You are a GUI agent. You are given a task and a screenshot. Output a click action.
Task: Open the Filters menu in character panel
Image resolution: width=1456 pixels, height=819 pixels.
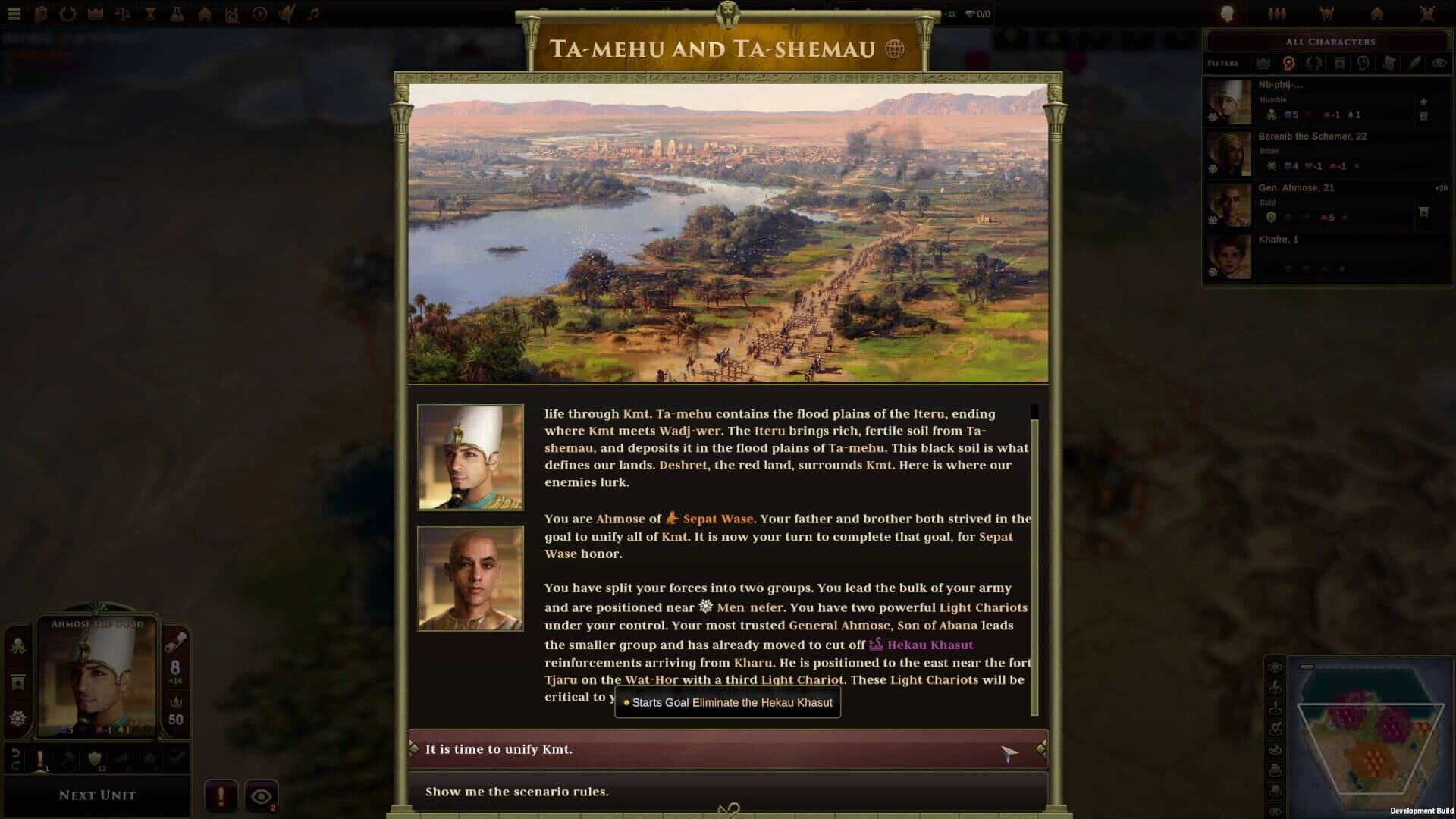(x=1223, y=63)
